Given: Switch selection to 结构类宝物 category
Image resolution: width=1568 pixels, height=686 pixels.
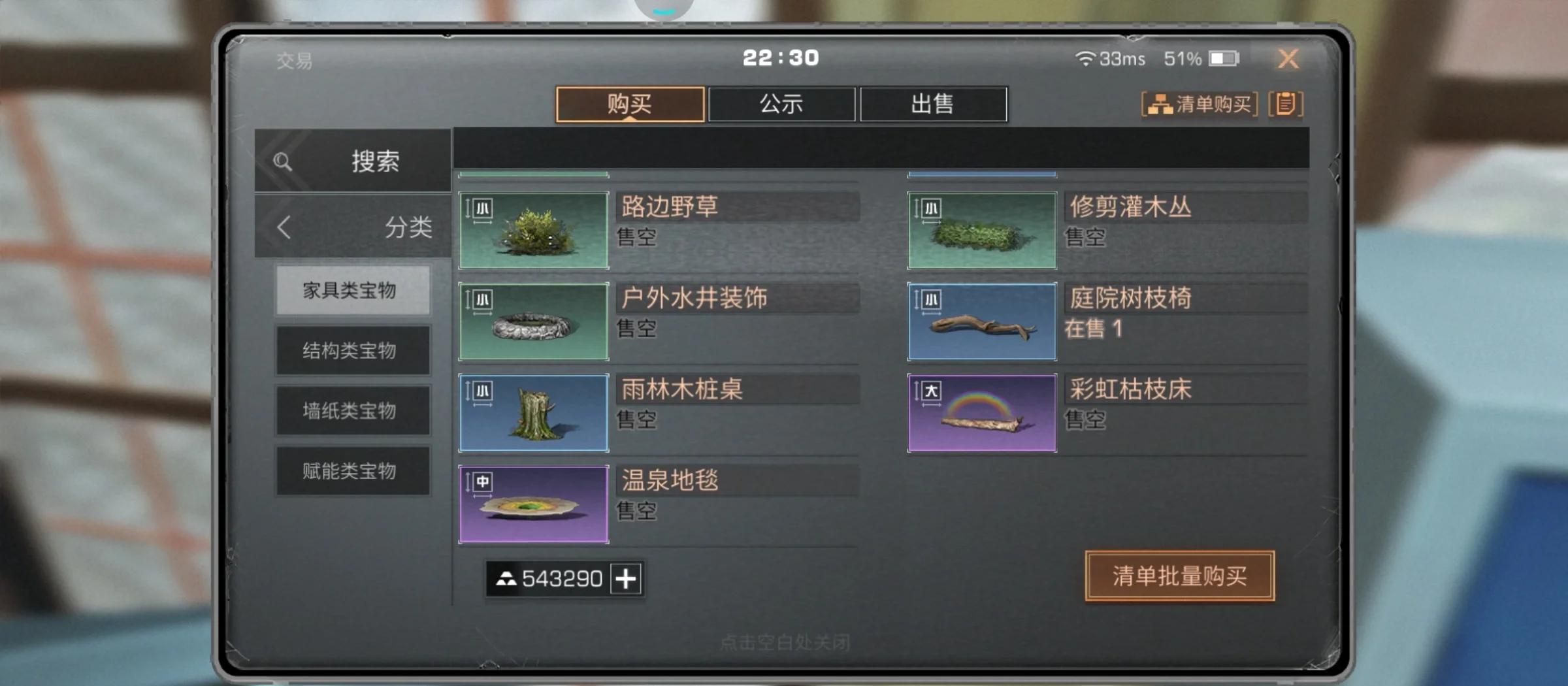Looking at the screenshot, I should (x=353, y=351).
